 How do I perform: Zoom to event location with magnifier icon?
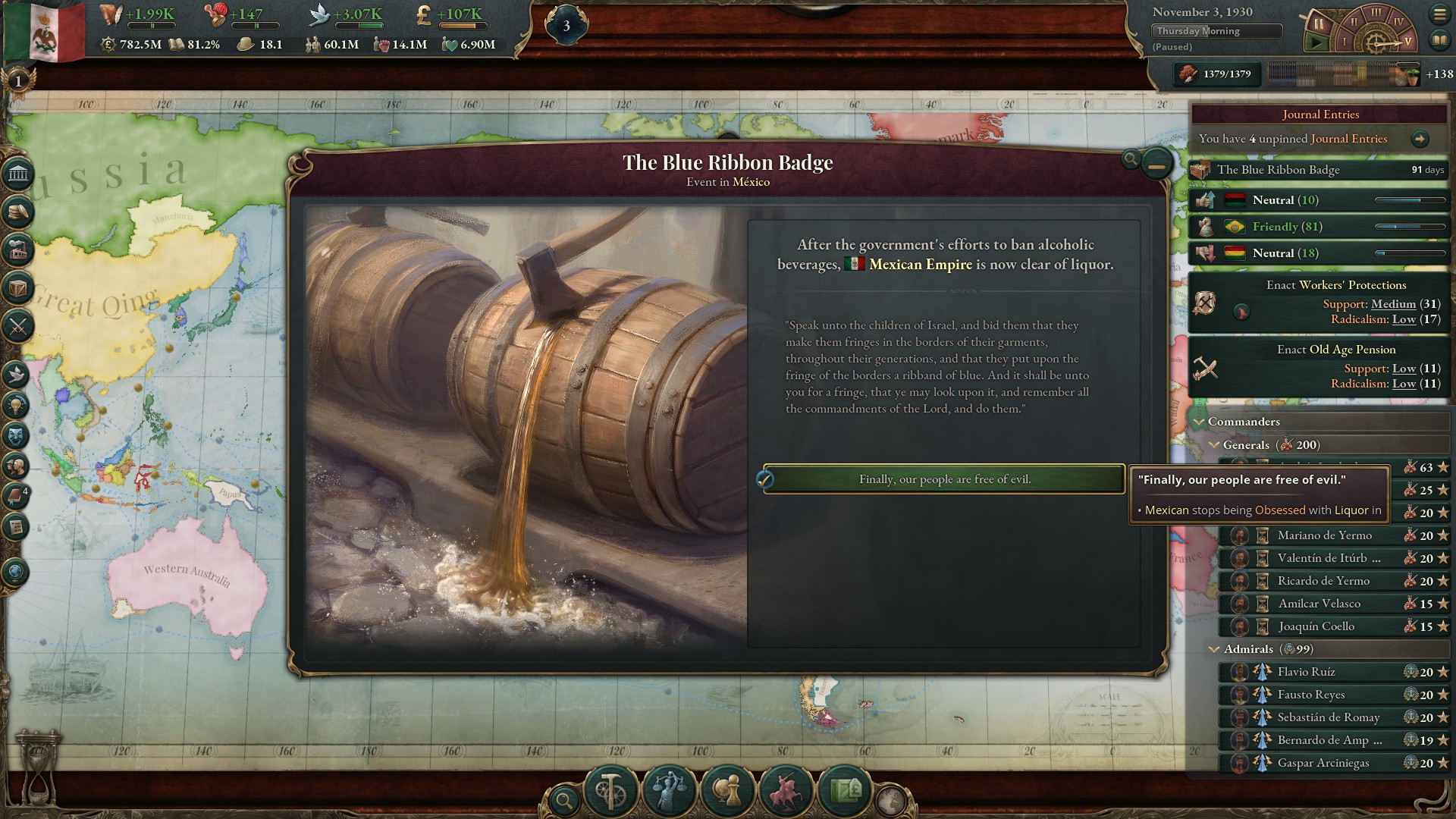click(x=1130, y=159)
